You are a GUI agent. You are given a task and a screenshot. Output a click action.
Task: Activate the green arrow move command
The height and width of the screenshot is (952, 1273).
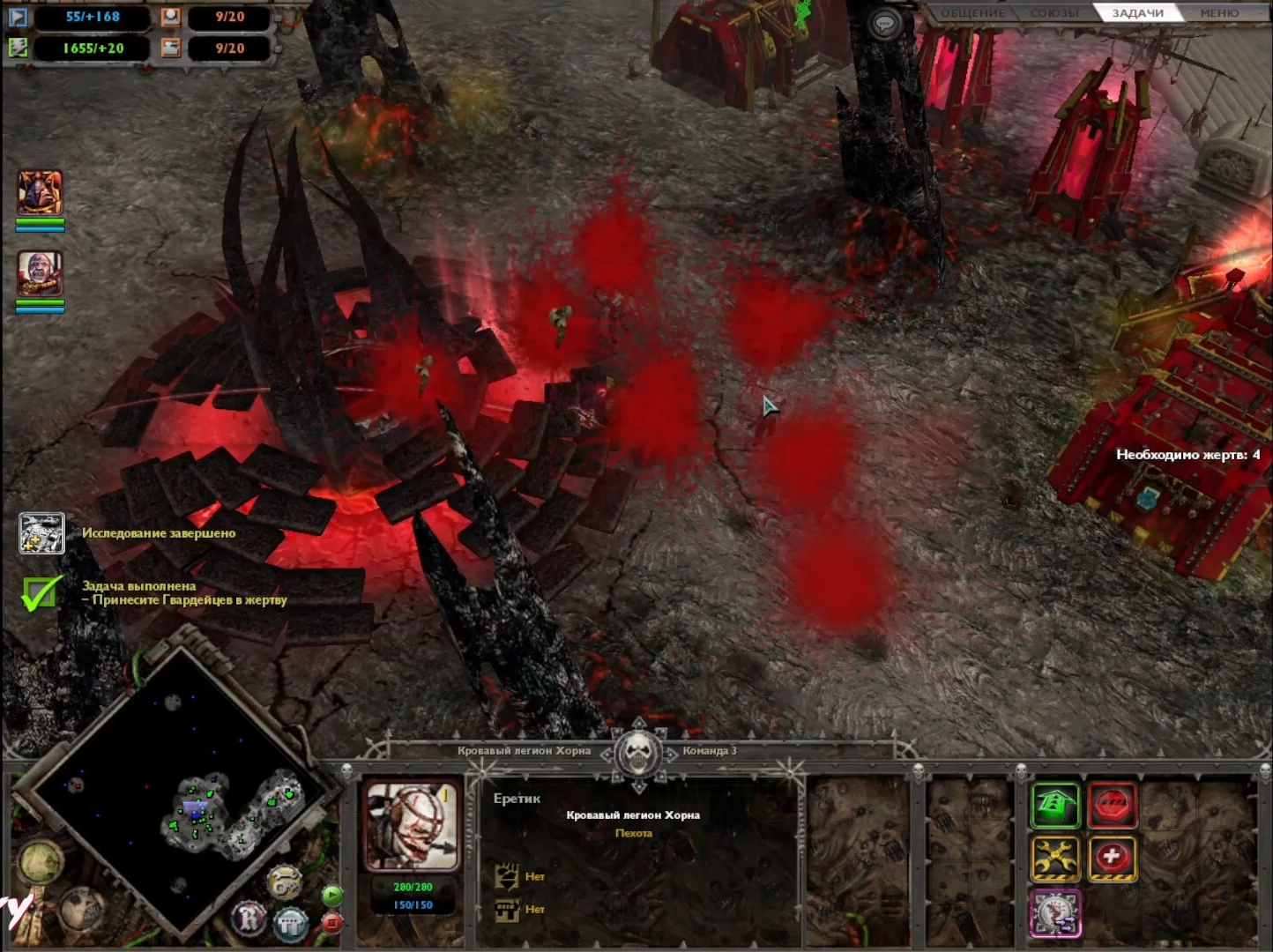pos(1055,805)
